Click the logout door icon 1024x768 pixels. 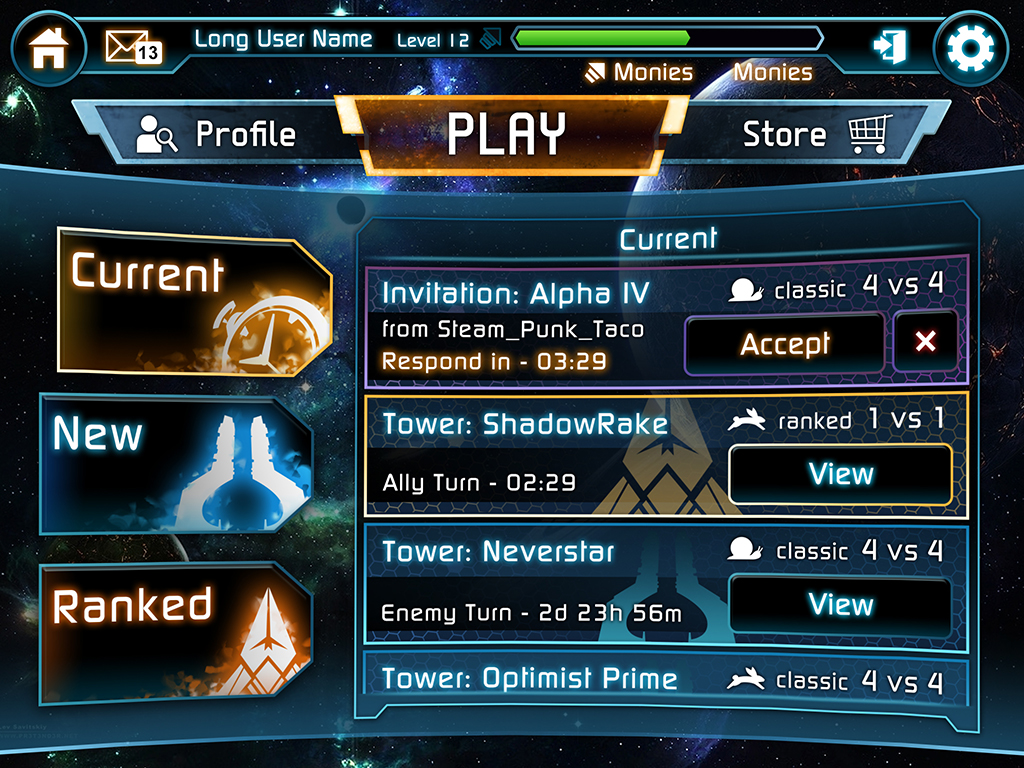coord(888,47)
